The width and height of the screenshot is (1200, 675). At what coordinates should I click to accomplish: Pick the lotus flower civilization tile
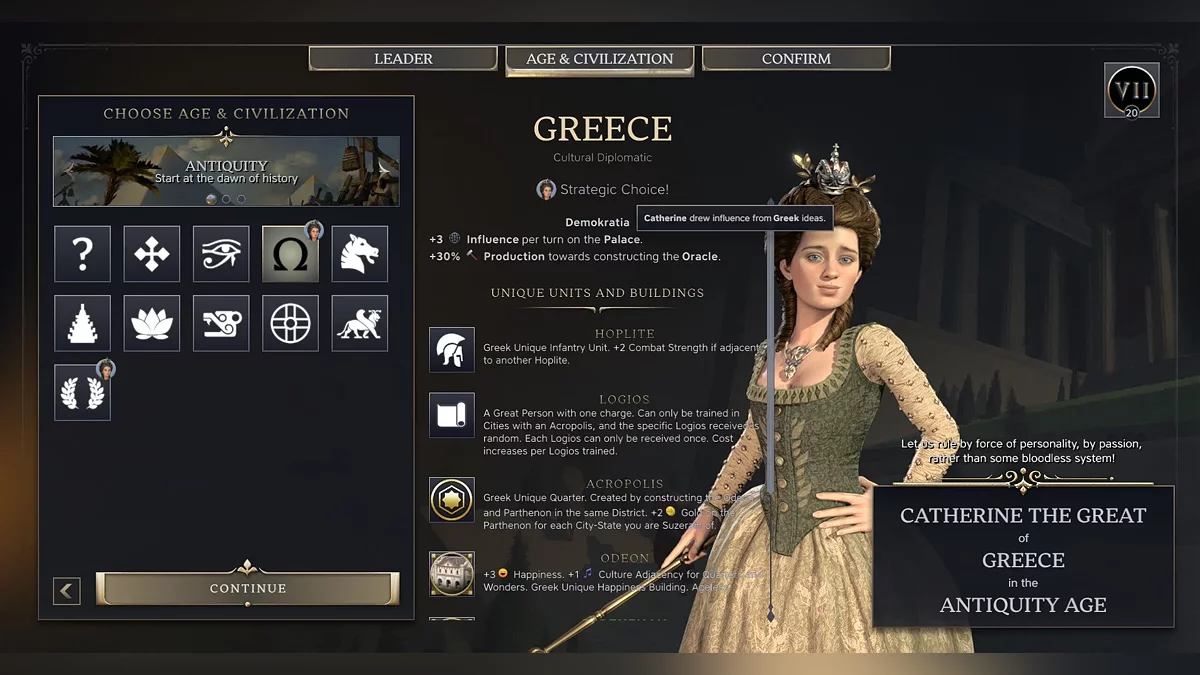152,323
